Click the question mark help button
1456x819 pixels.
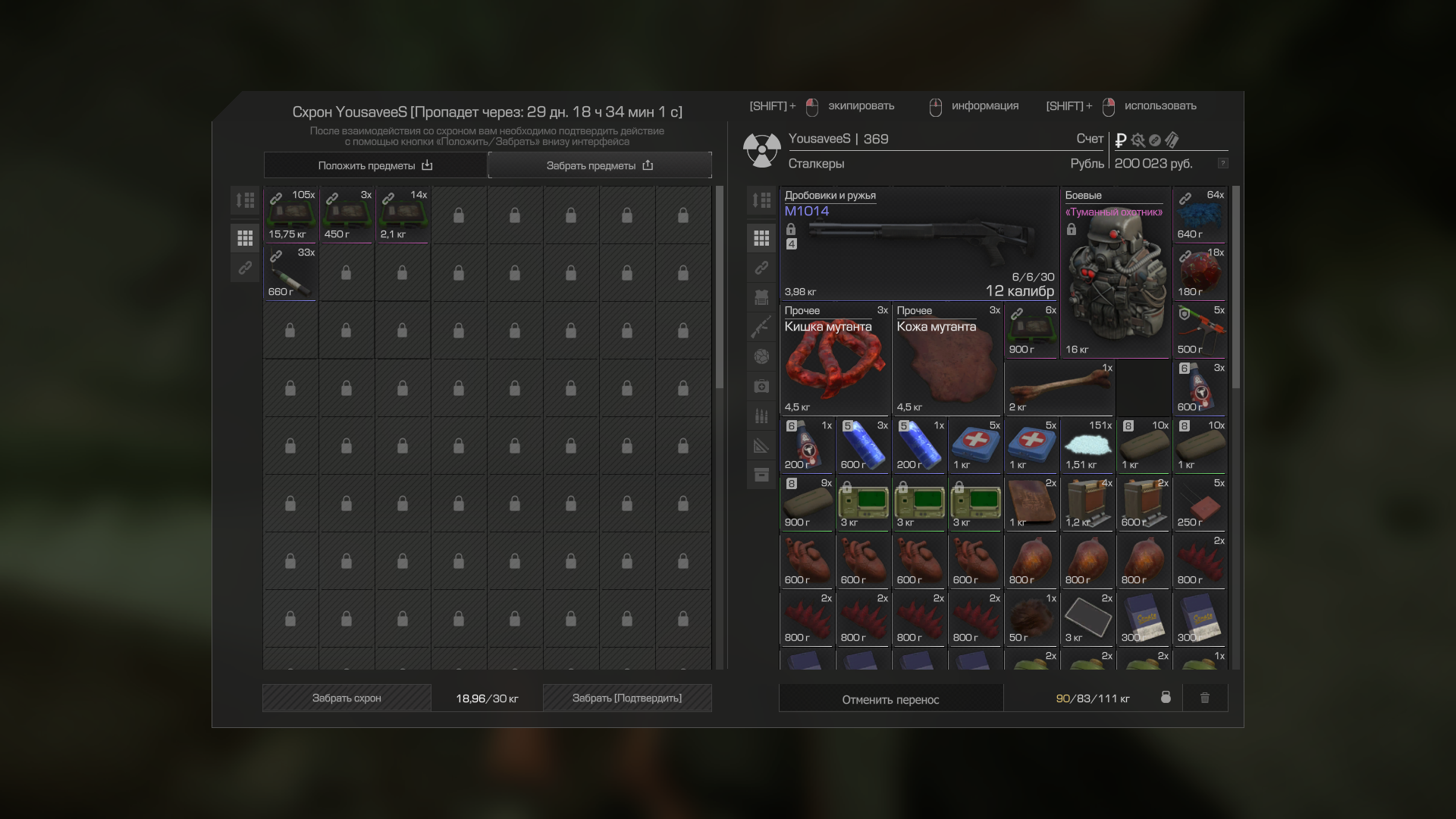coord(1222,164)
